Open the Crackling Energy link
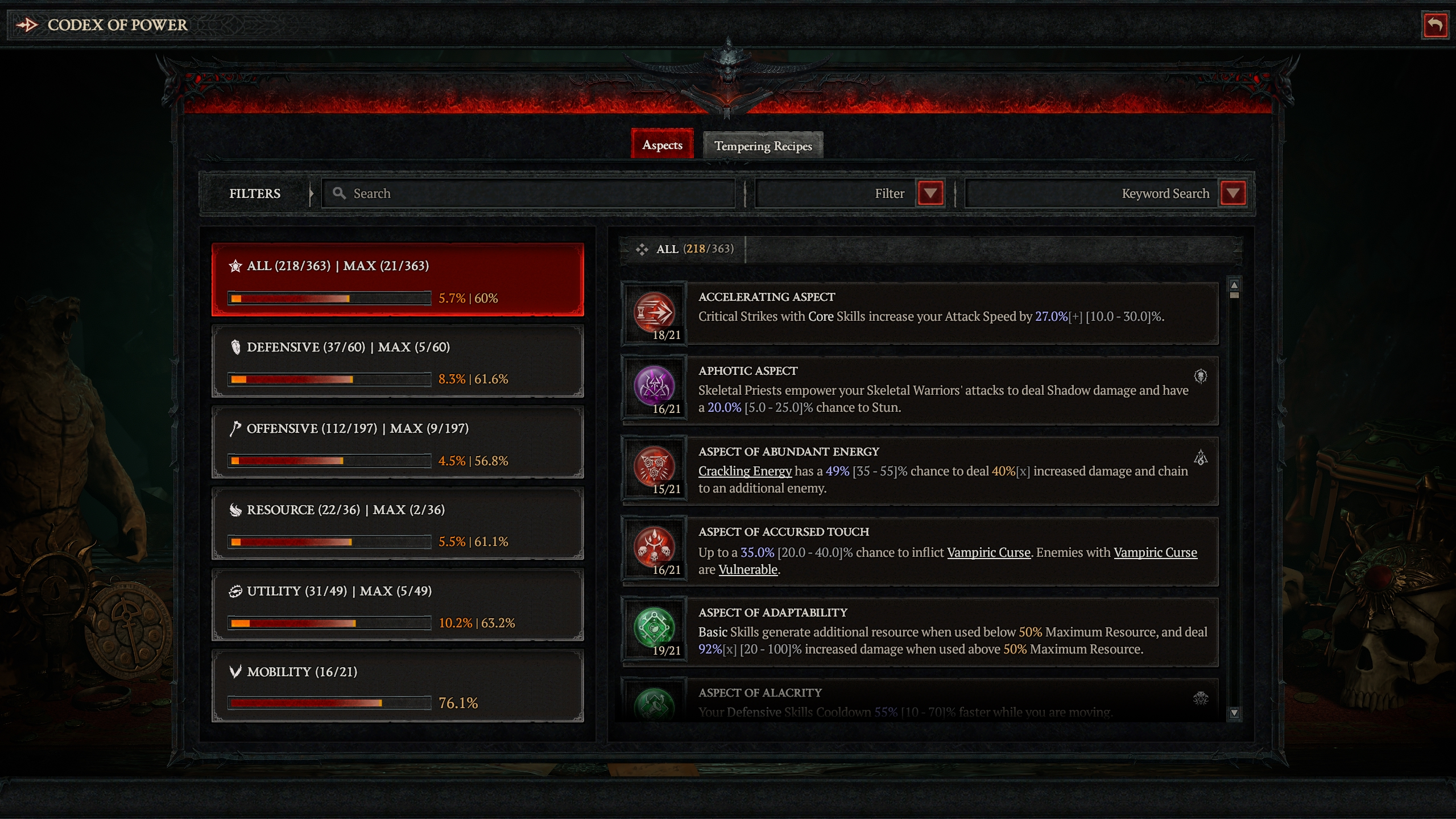The height and width of the screenshot is (819, 1456). point(744,470)
